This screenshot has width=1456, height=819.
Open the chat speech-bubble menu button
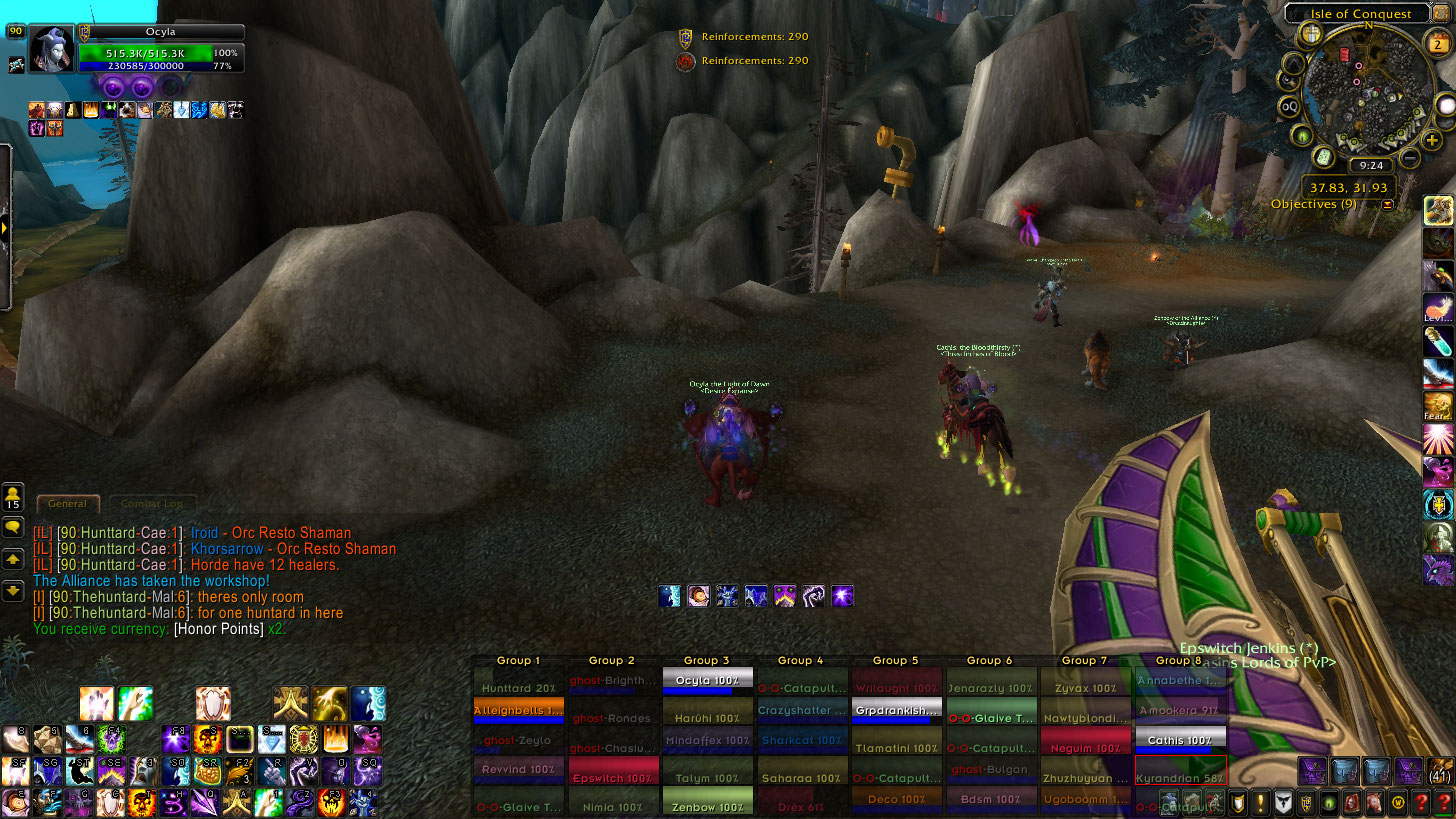click(14, 527)
